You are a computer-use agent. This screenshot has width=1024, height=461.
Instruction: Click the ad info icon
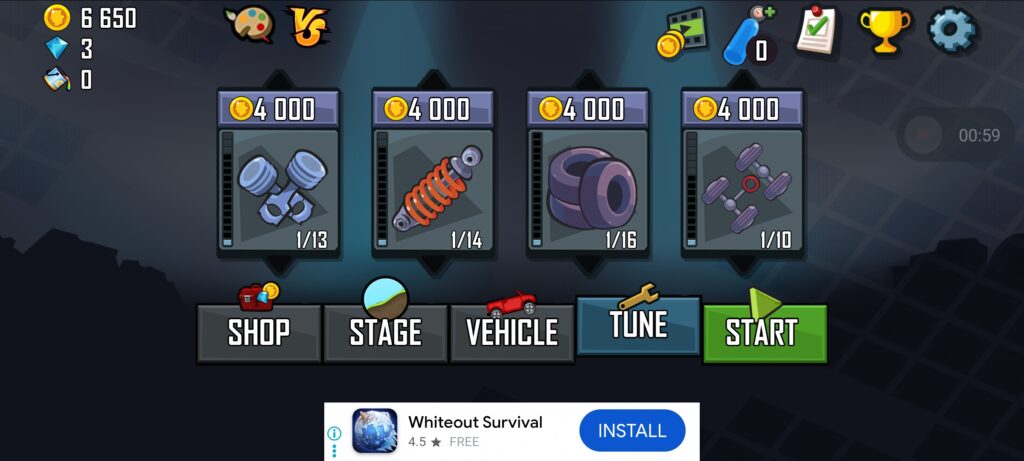coord(335,433)
